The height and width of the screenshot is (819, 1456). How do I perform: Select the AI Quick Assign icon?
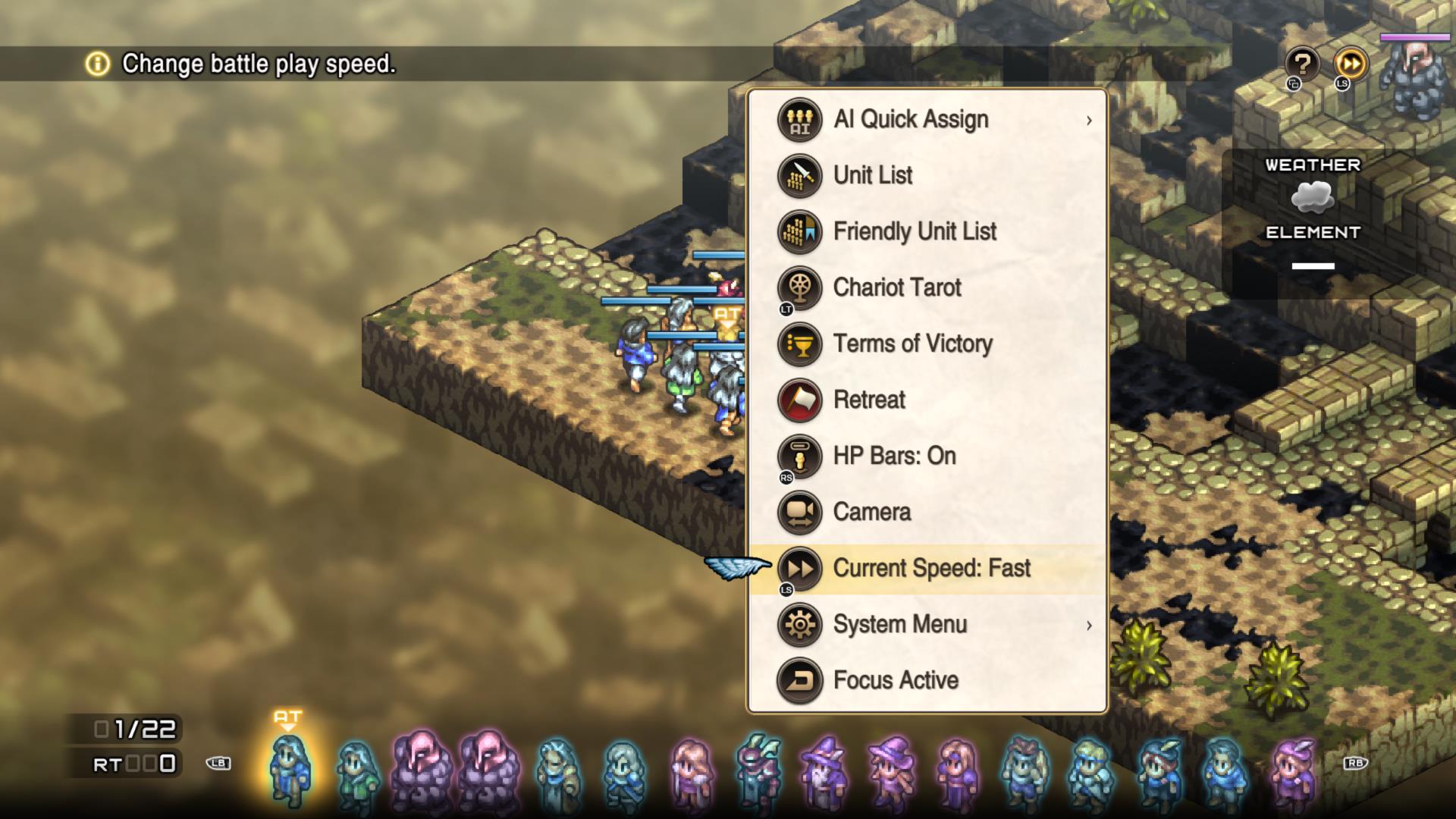click(799, 118)
